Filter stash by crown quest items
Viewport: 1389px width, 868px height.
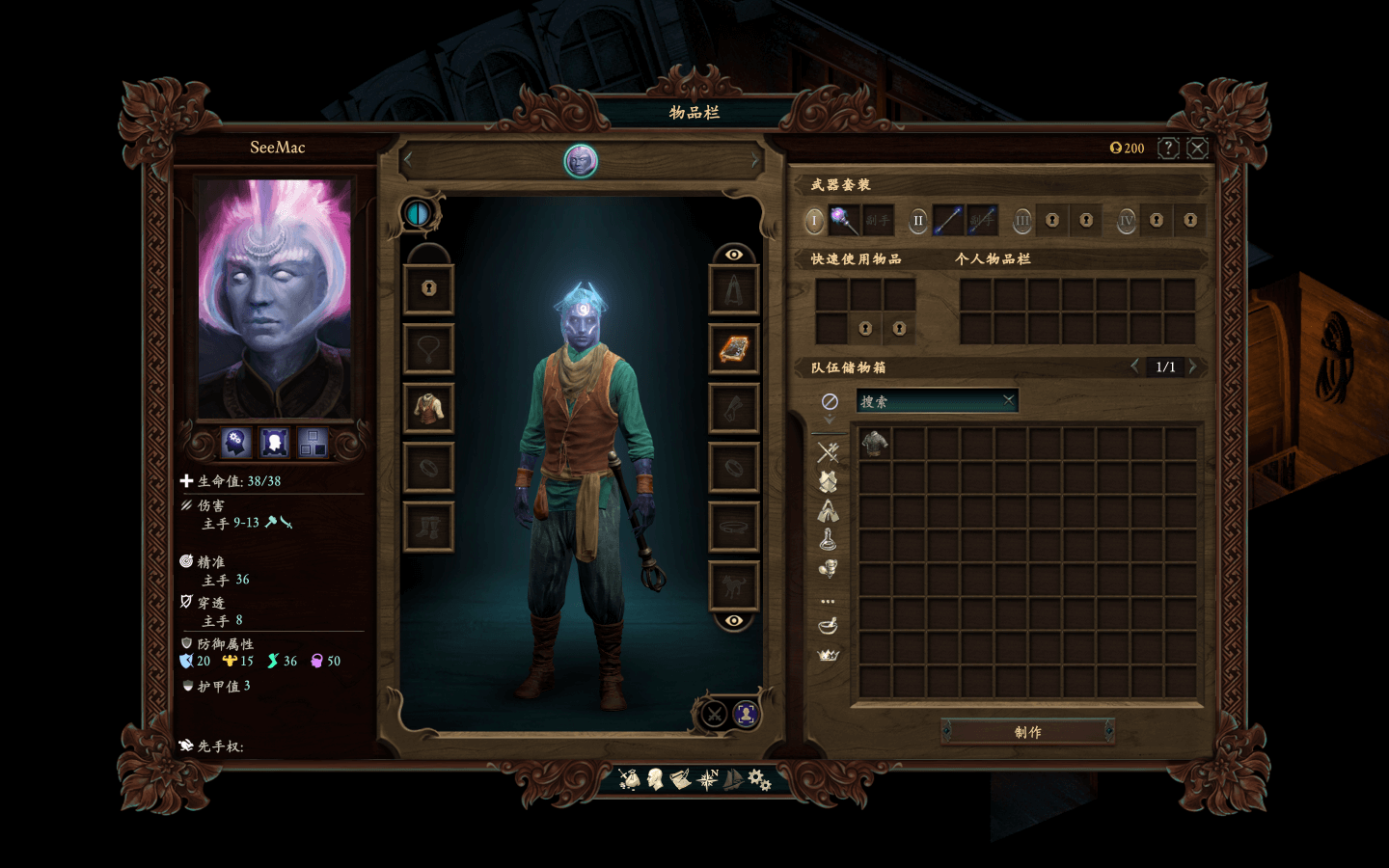tap(828, 656)
